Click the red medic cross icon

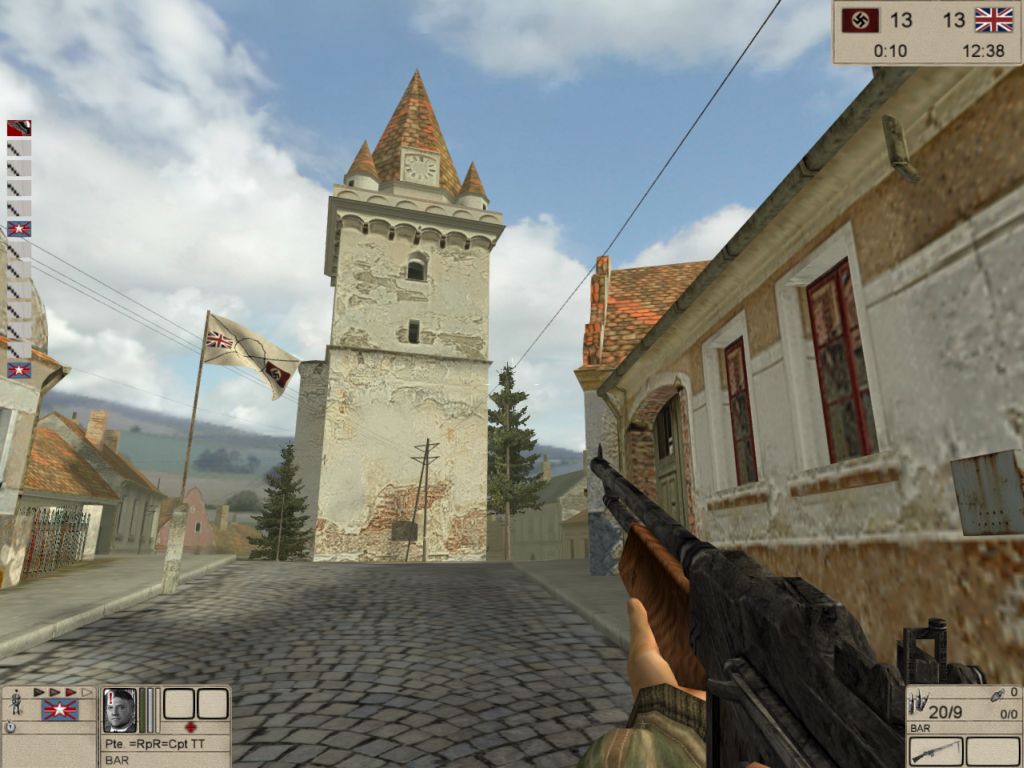tap(192, 727)
